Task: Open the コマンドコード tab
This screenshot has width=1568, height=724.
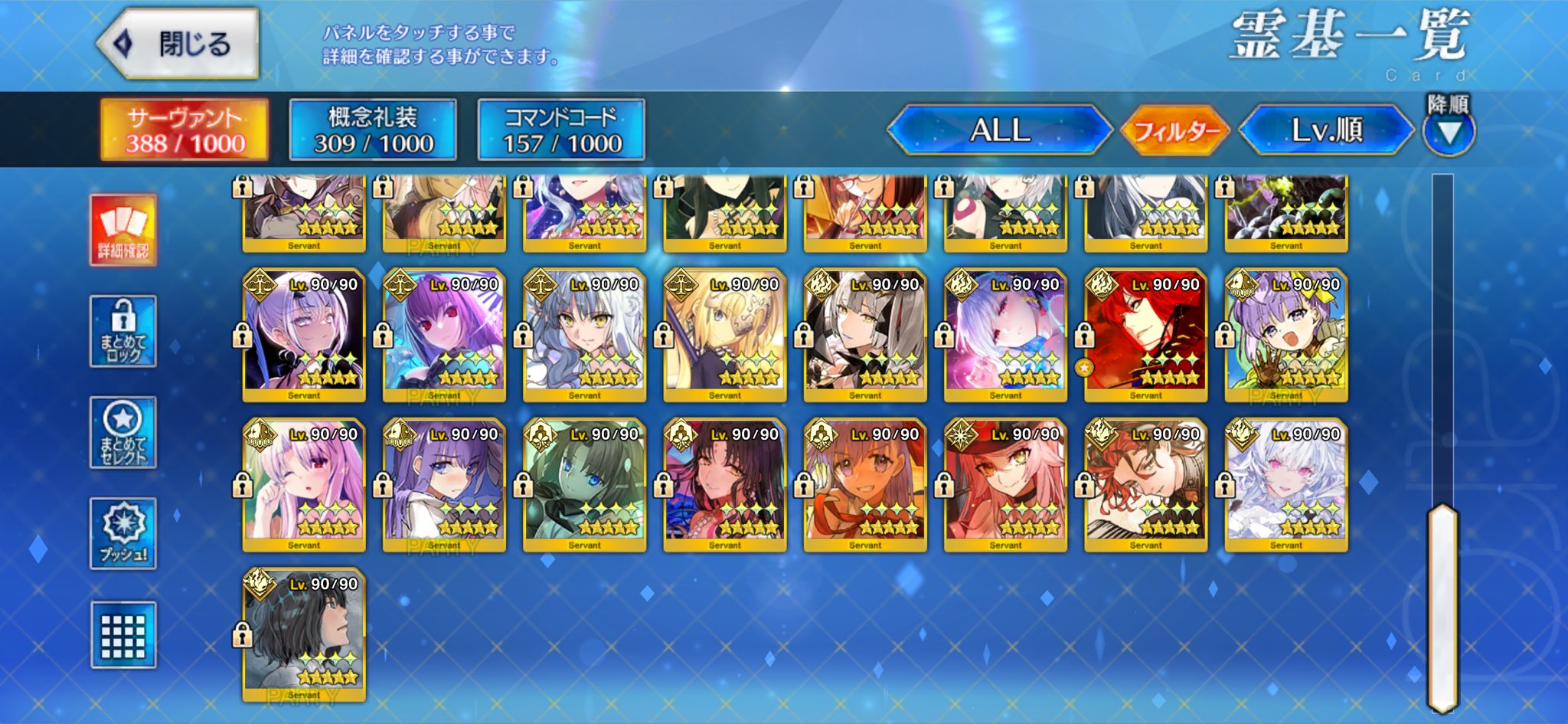Action: 561,129
